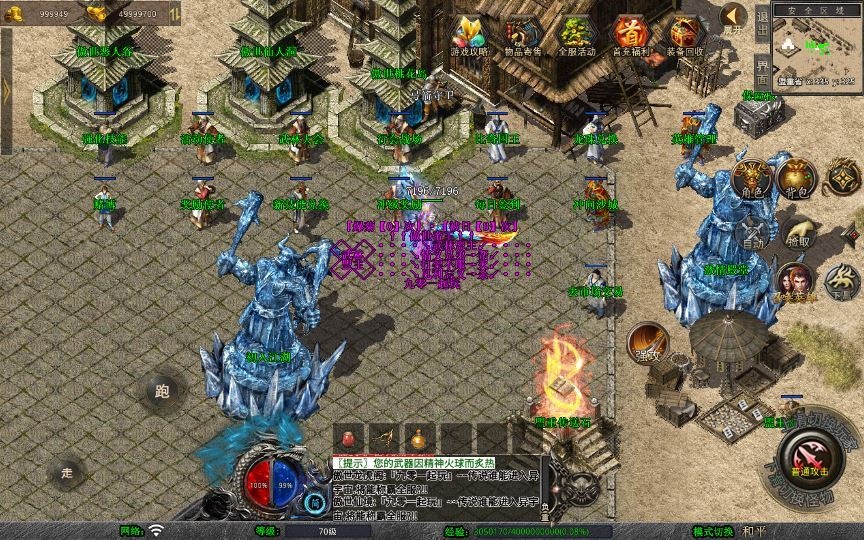This screenshot has height=540, width=864.
Task: Tap the 拾取 pickup button
Action: (x=798, y=234)
